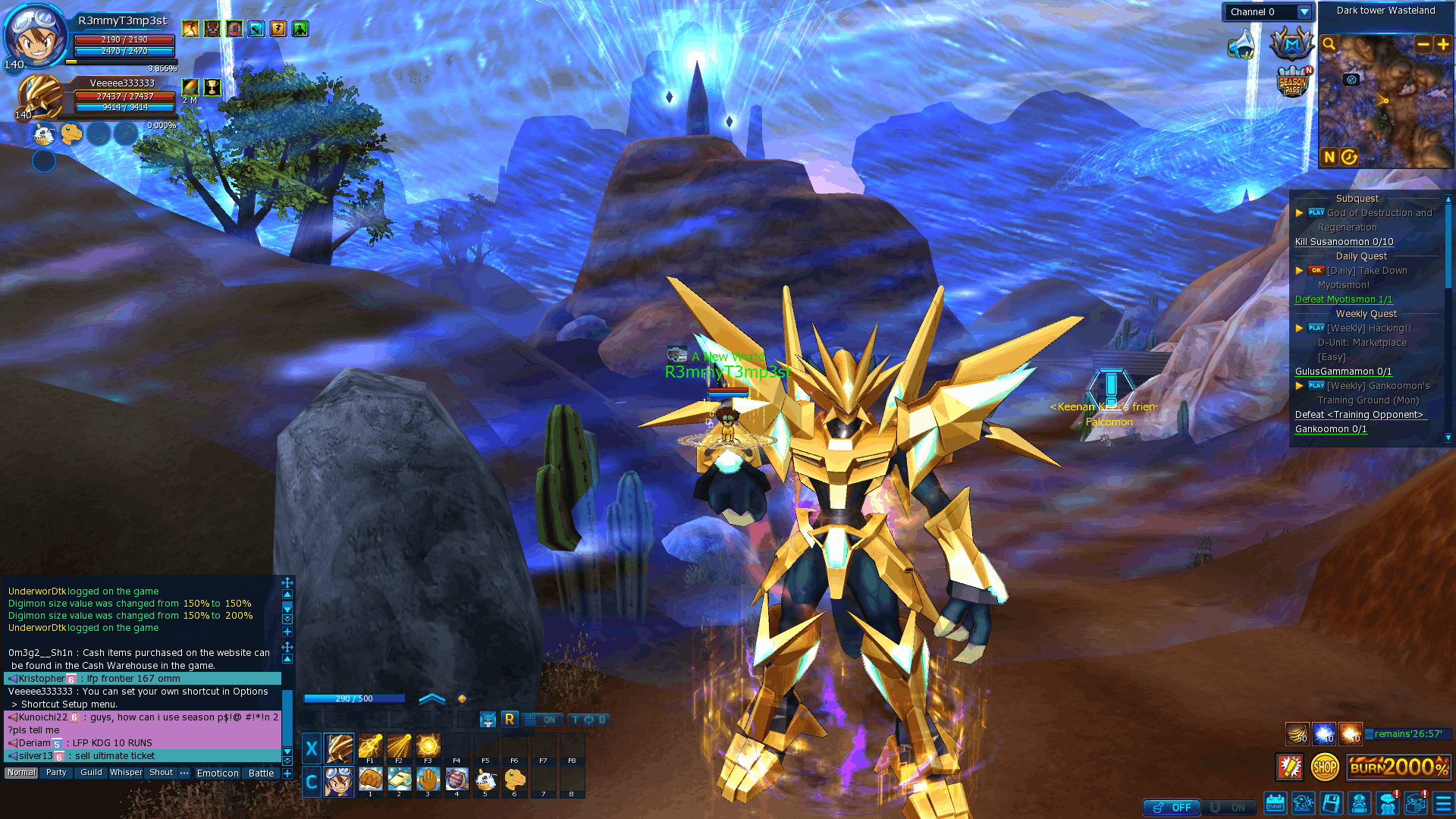Open the Season Pass icon
This screenshot has width=1456, height=819.
1292,84
